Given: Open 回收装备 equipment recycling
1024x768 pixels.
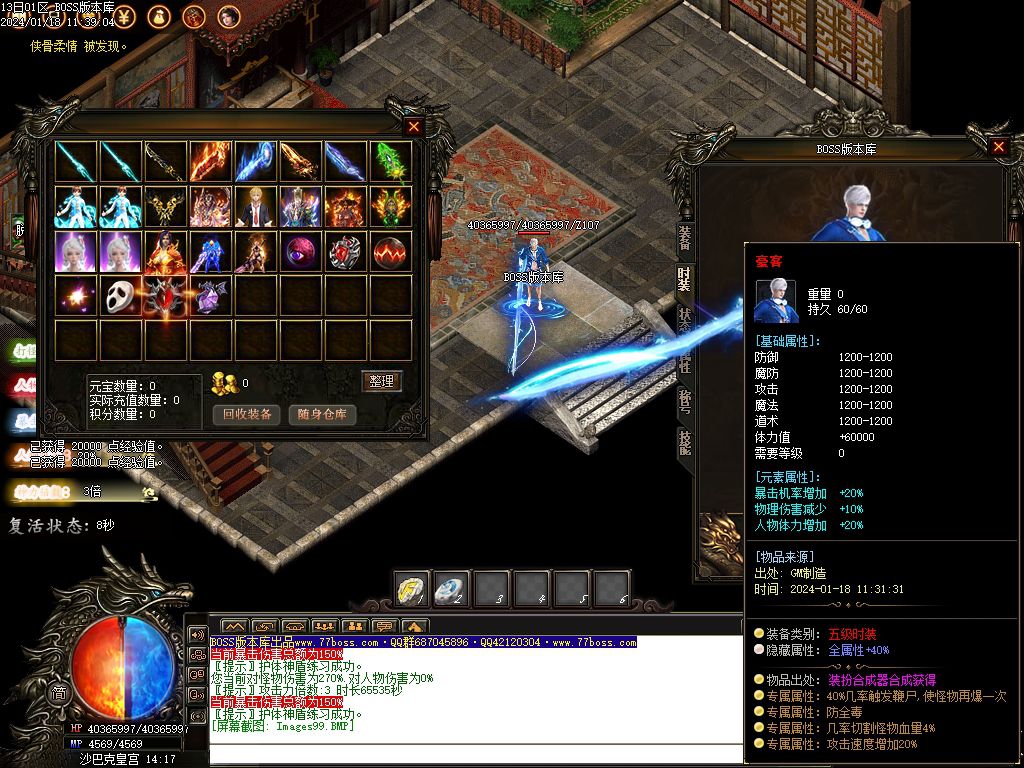Looking at the screenshot, I should pyautogui.click(x=247, y=414).
